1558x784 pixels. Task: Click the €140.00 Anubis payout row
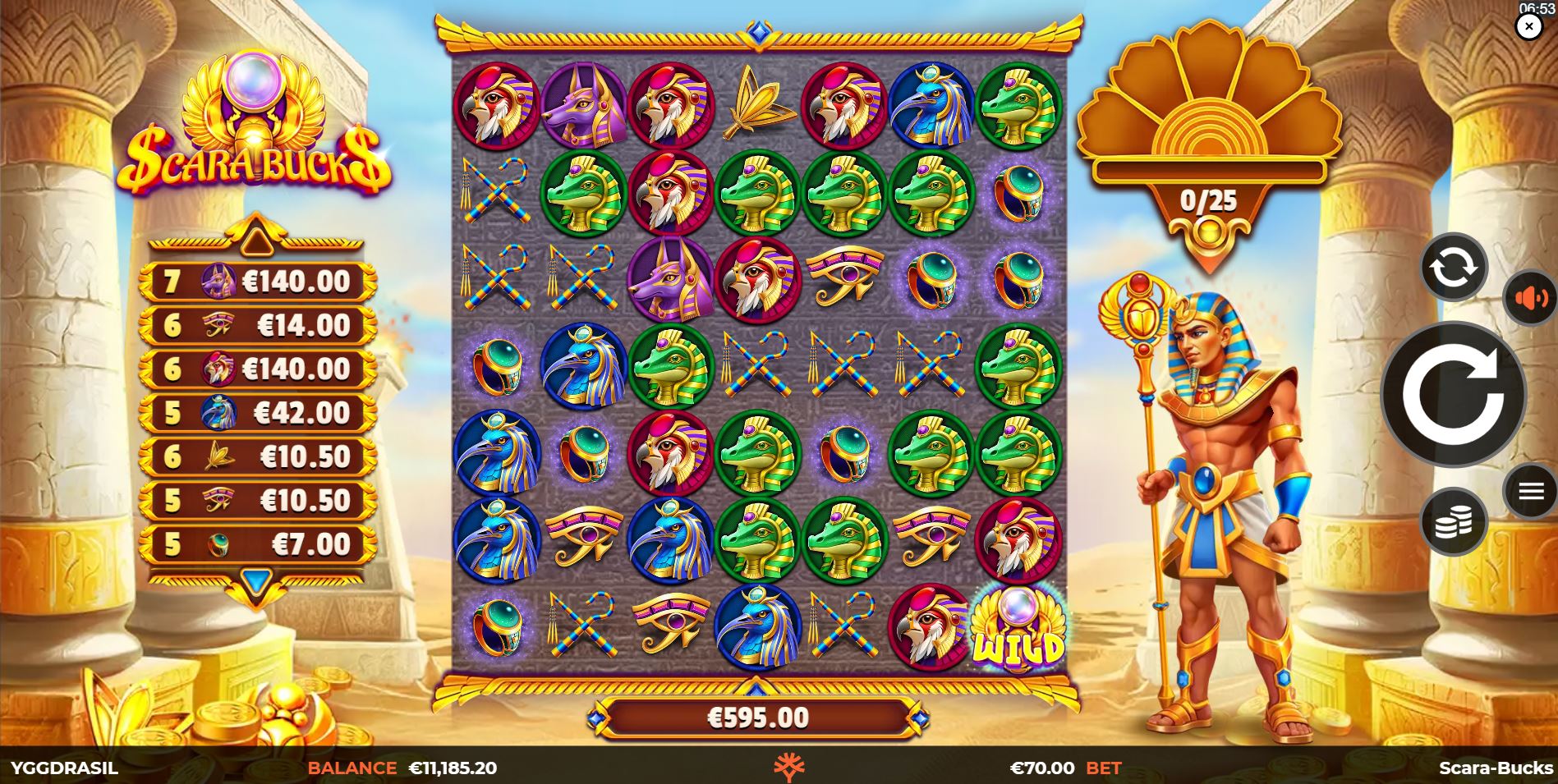[x=257, y=281]
